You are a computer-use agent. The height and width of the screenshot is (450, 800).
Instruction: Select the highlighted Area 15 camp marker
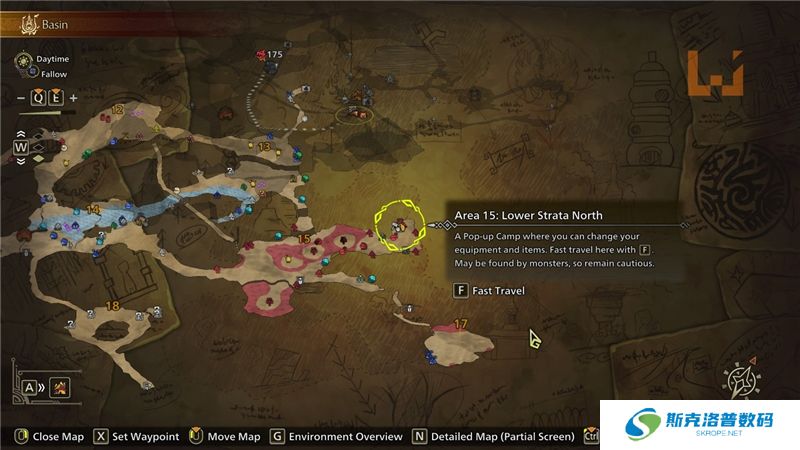pyautogui.click(x=399, y=226)
